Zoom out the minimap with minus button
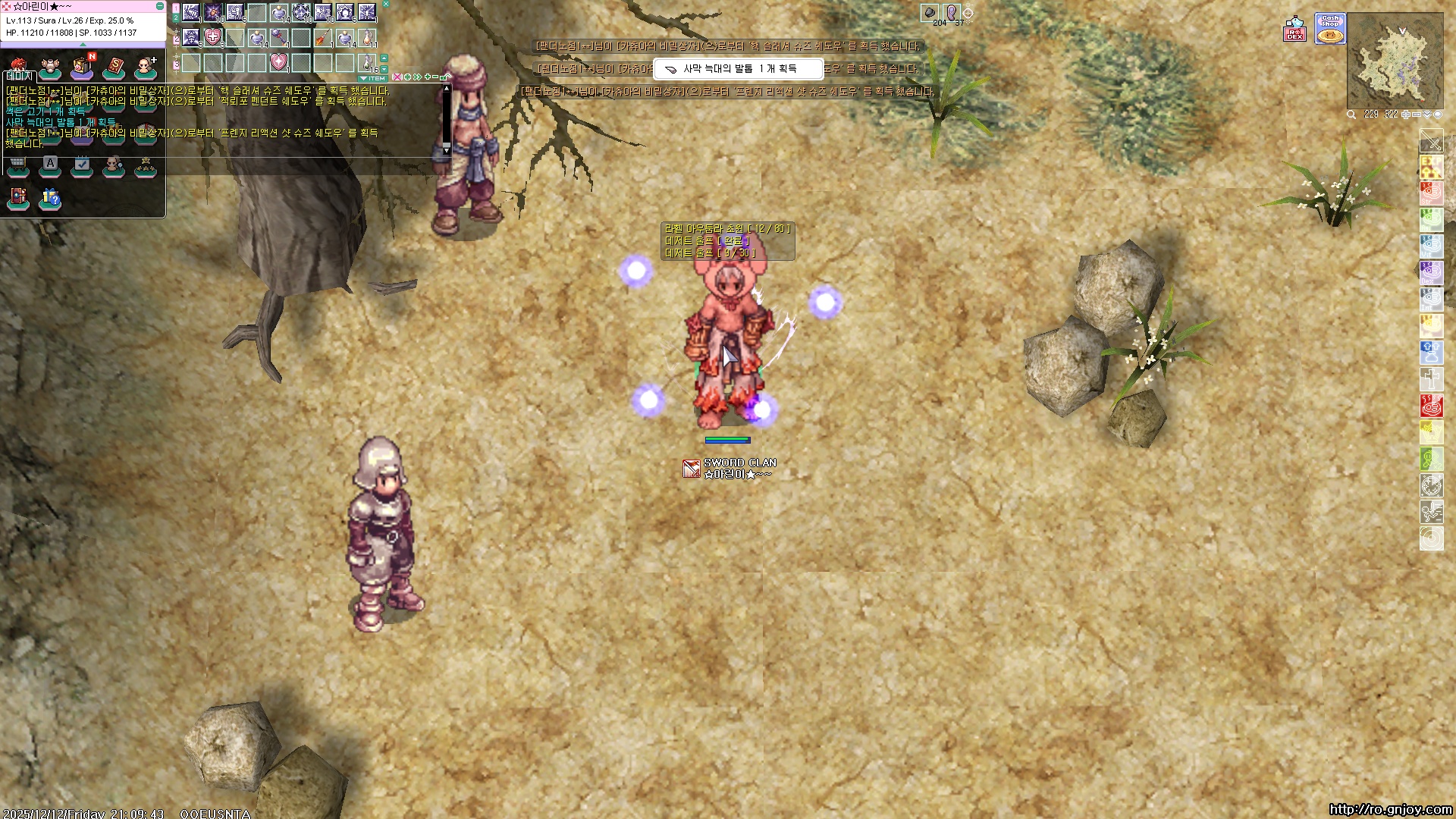The image size is (1456, 819). 1417,115
